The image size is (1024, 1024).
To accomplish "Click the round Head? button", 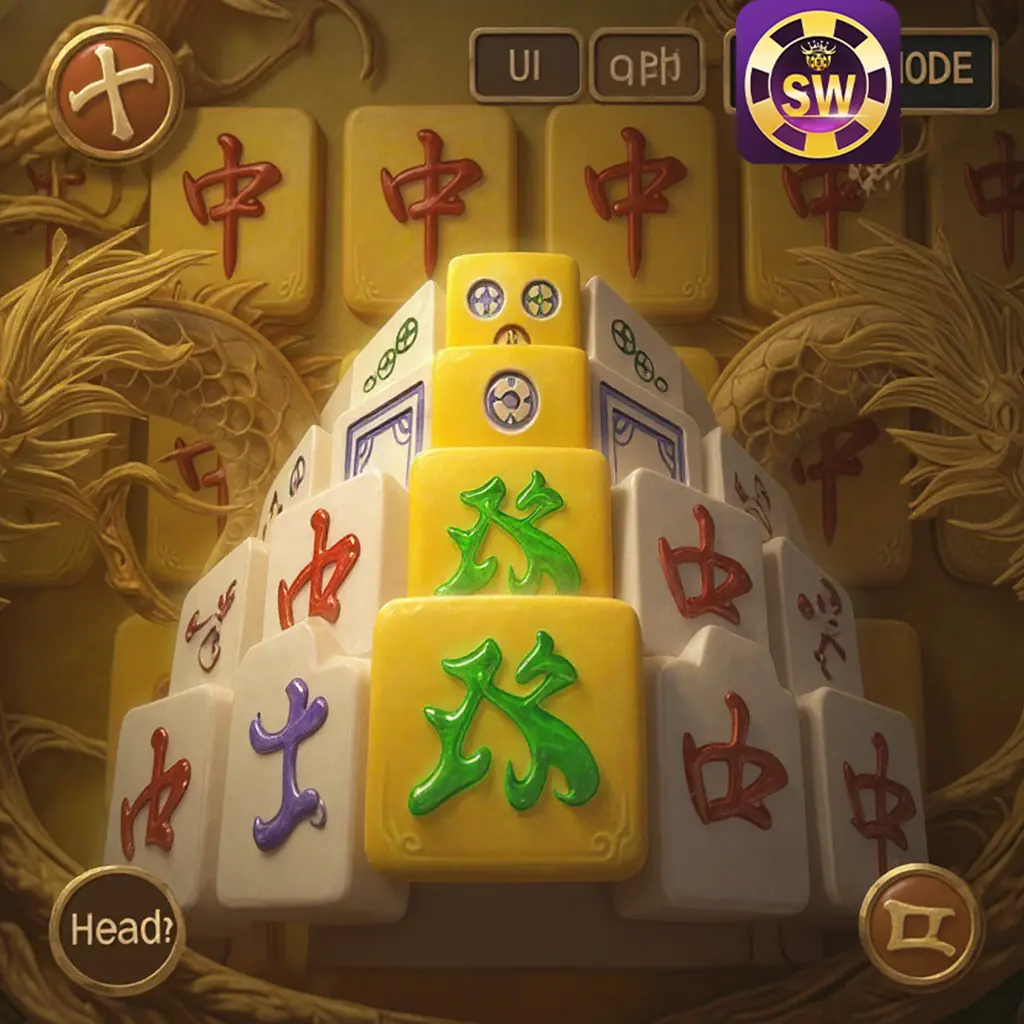I will point(115,930).
